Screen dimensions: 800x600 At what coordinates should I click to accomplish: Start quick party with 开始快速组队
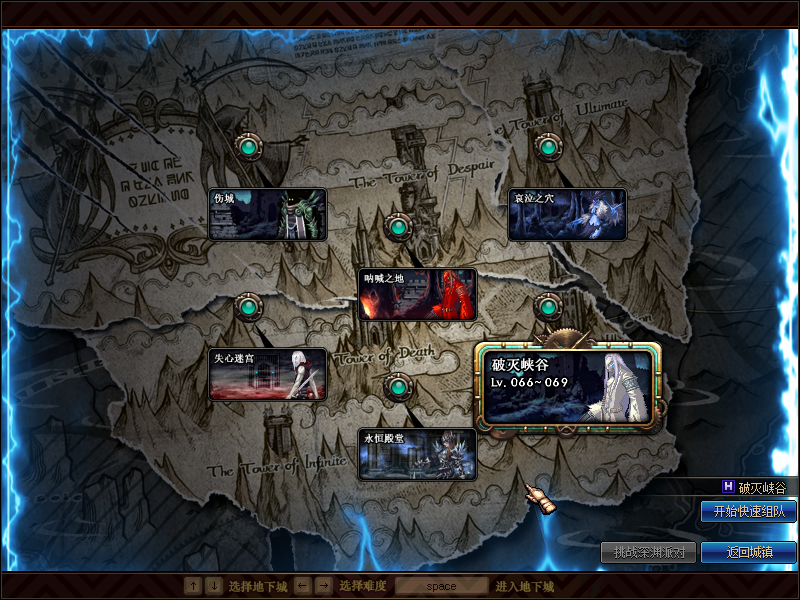748,511
